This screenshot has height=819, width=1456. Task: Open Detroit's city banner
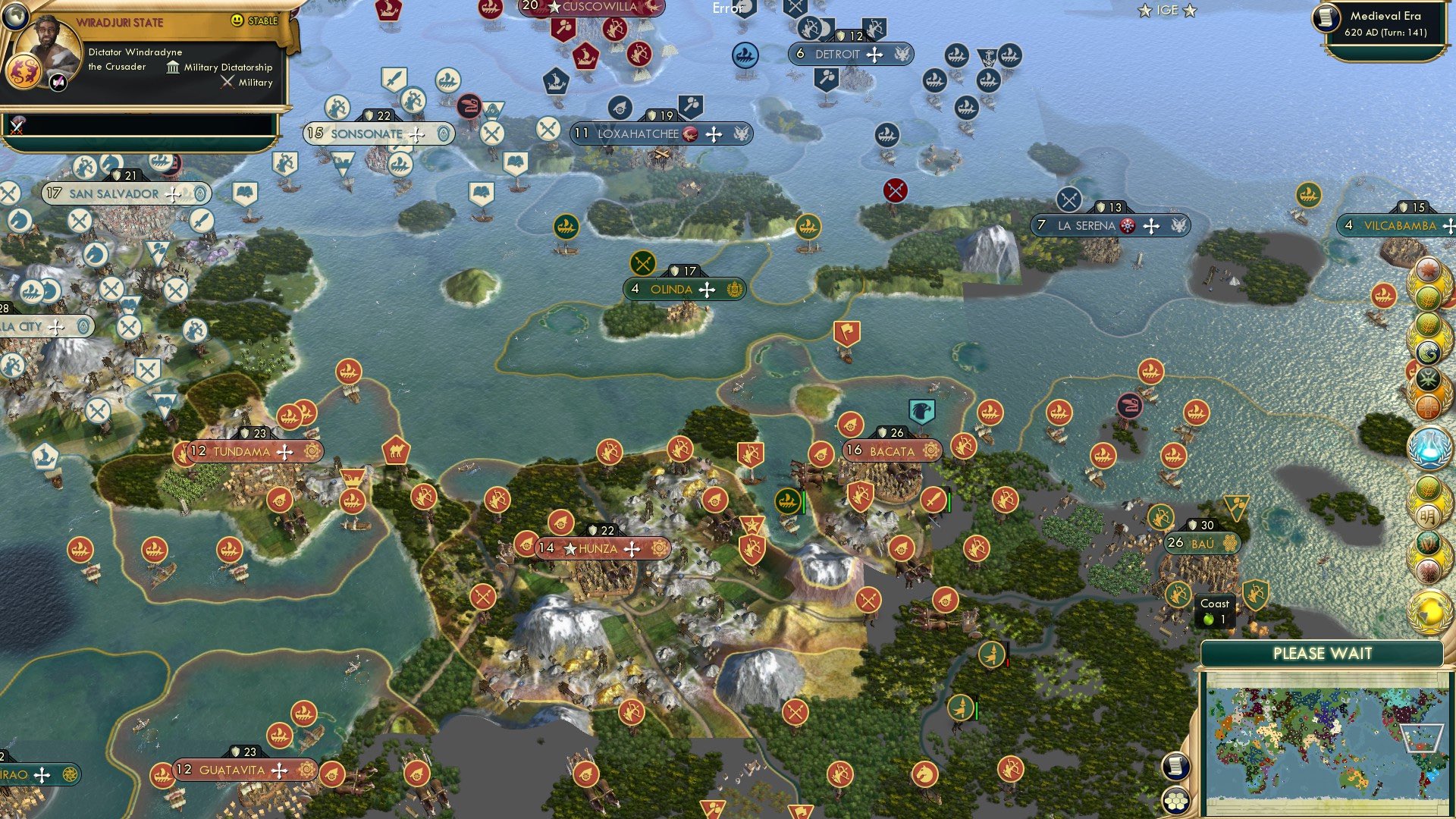point(840,55)
